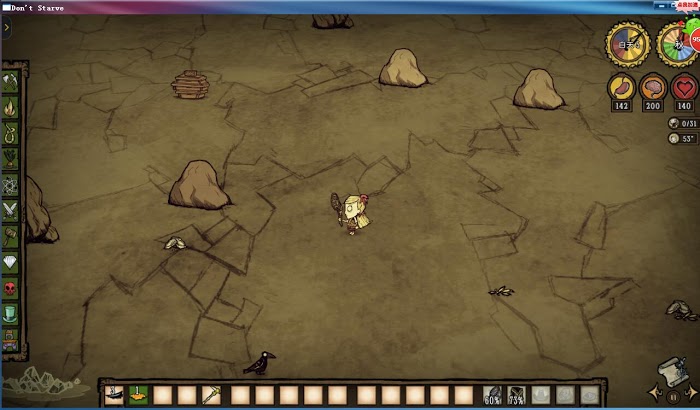Switch to the Fight tab with crossed swords
The height and width of the screenshot is (410, 700).
[11, 210]
